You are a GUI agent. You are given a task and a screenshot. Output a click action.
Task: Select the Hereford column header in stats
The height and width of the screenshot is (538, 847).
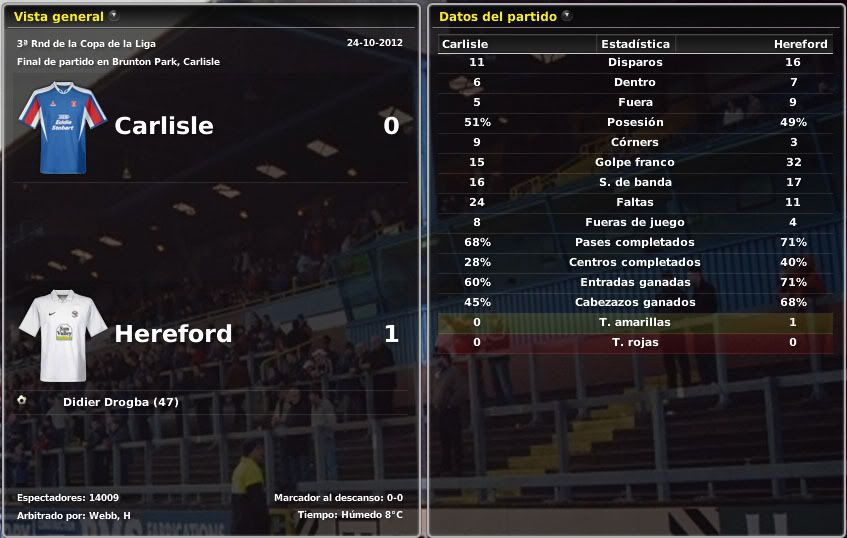coord(800,44)
